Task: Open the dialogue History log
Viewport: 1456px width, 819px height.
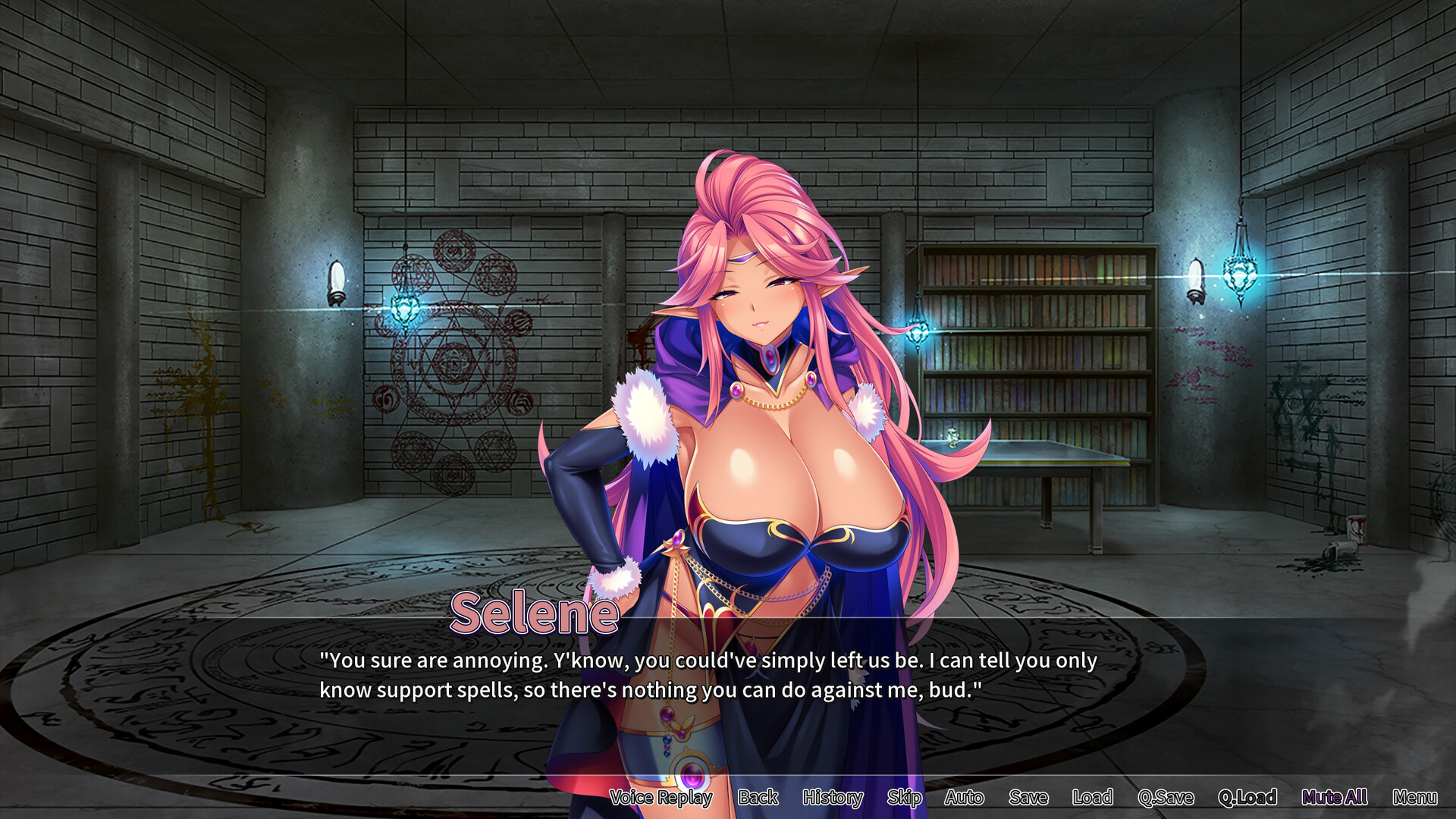Action: pos(833,797)
